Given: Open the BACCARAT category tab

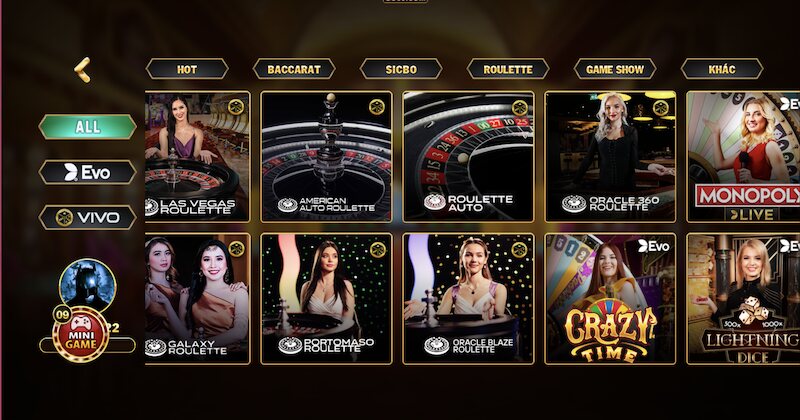Looking at the screenshot, I should click(294, 69).
